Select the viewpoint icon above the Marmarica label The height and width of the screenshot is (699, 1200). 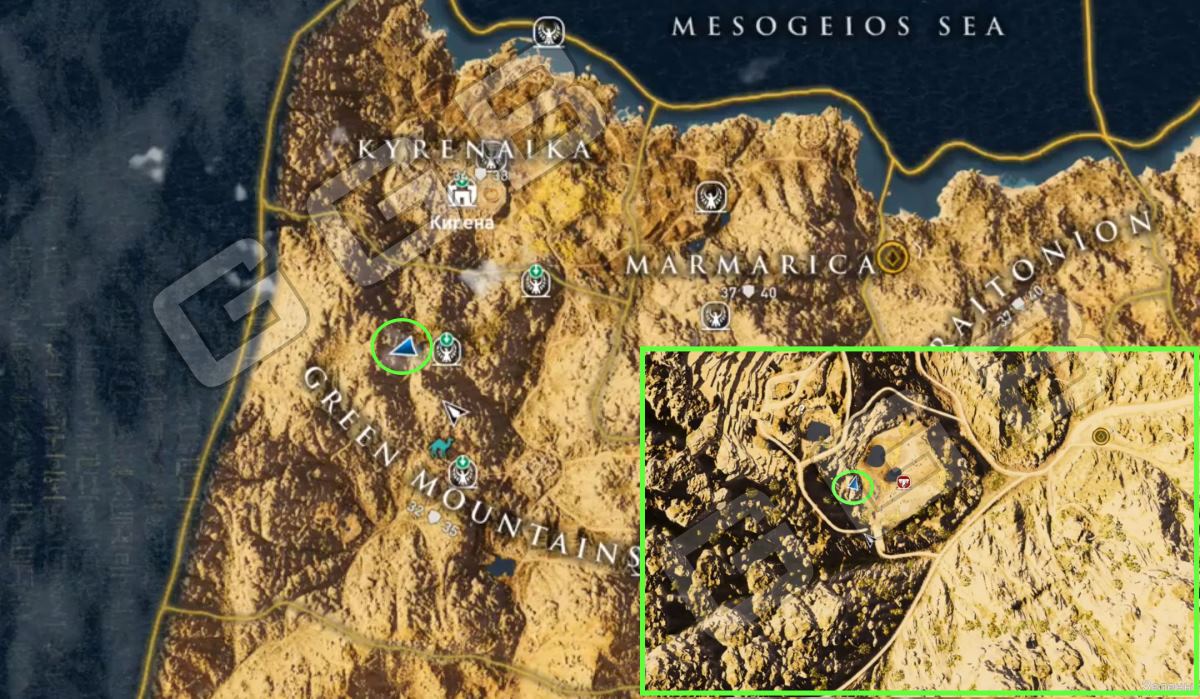[711, 195]
